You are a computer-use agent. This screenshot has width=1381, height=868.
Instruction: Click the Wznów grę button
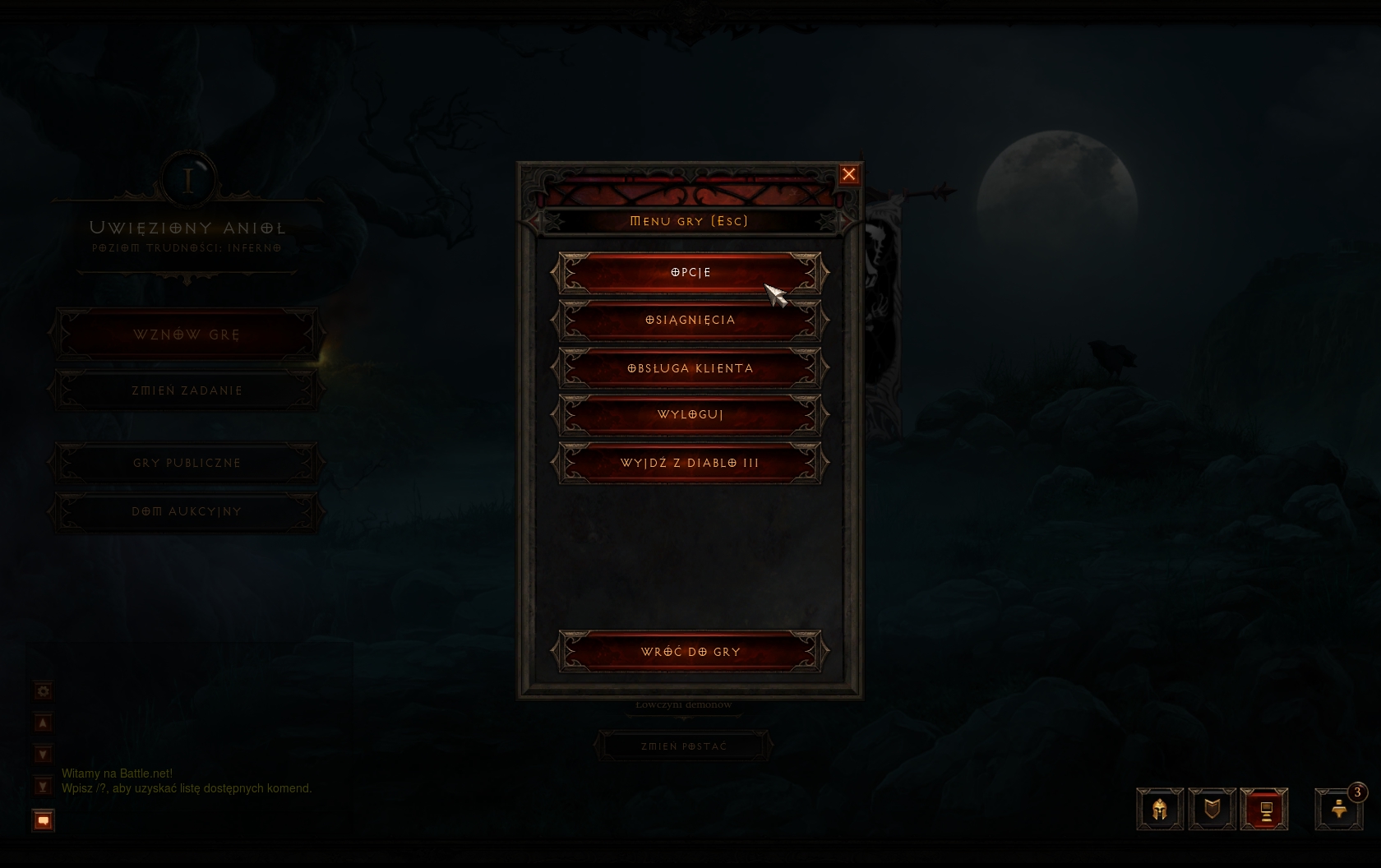click(187, 335)
